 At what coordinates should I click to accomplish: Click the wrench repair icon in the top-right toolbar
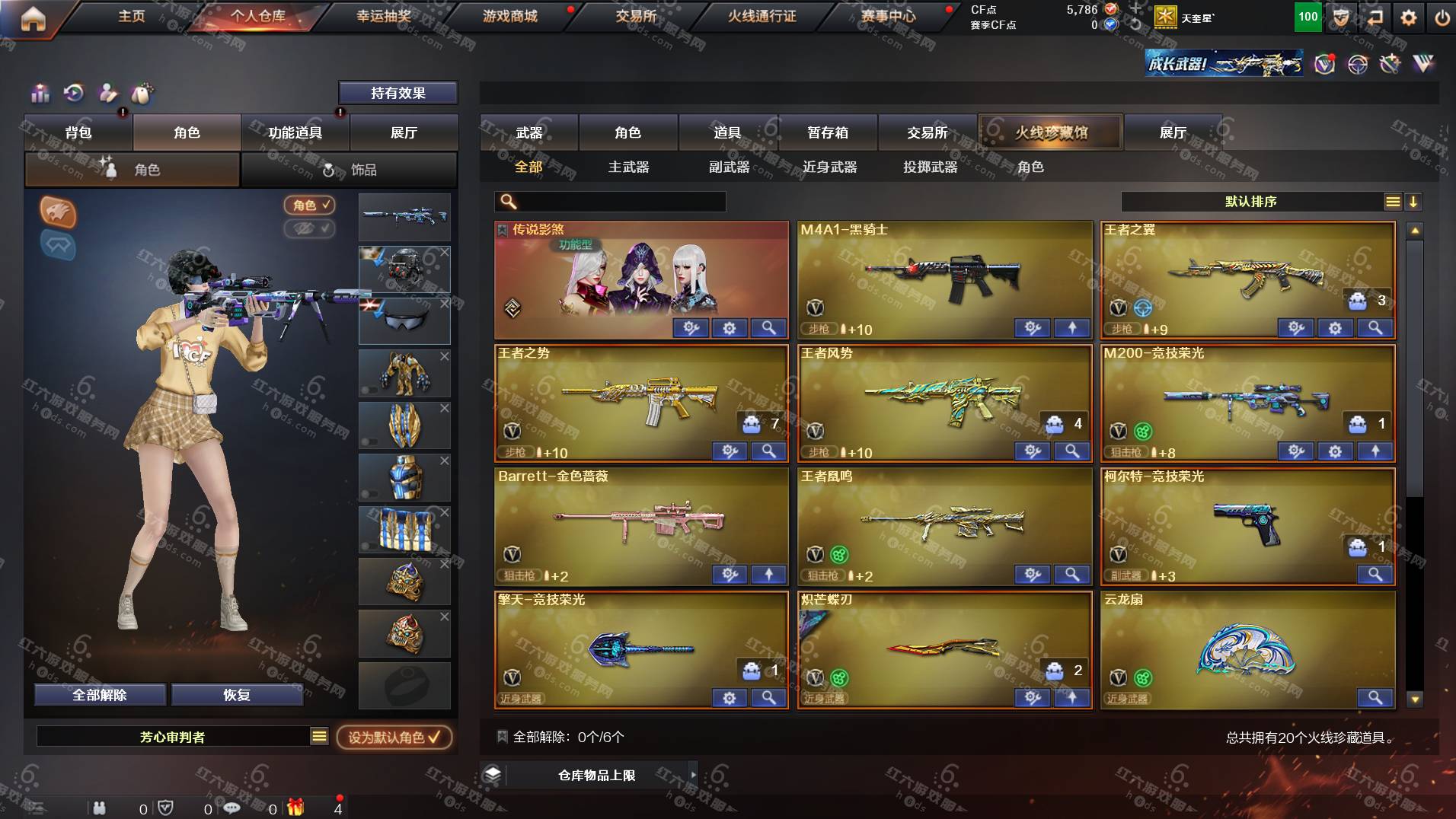1390,65
